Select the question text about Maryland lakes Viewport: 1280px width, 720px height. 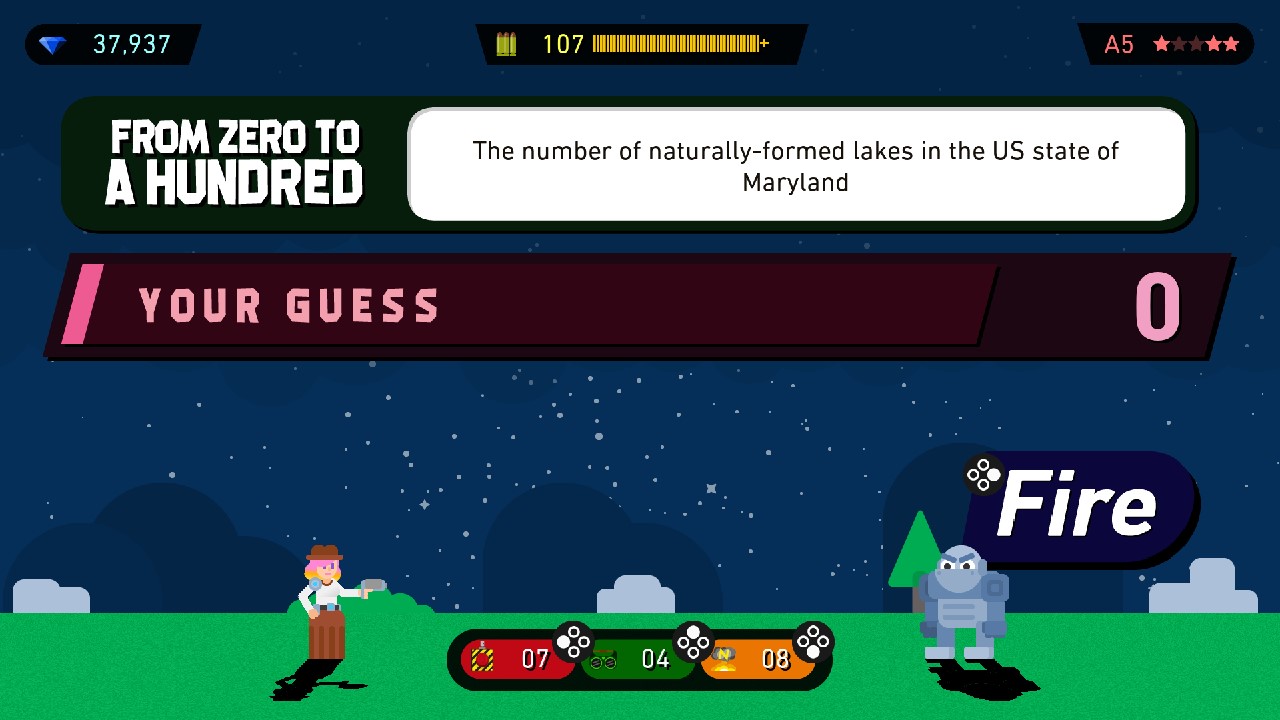[795, 165]
